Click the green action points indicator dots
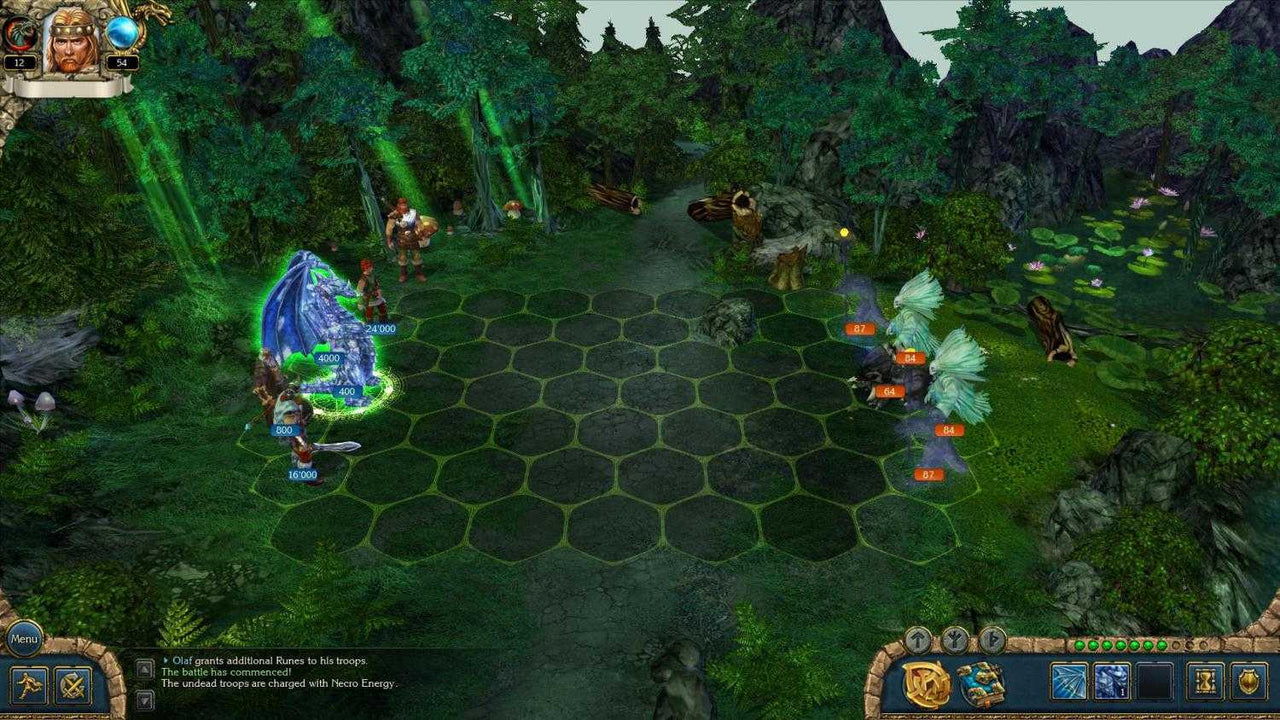The height and width of the screenshot is (720, 1280). (1120, 644)
